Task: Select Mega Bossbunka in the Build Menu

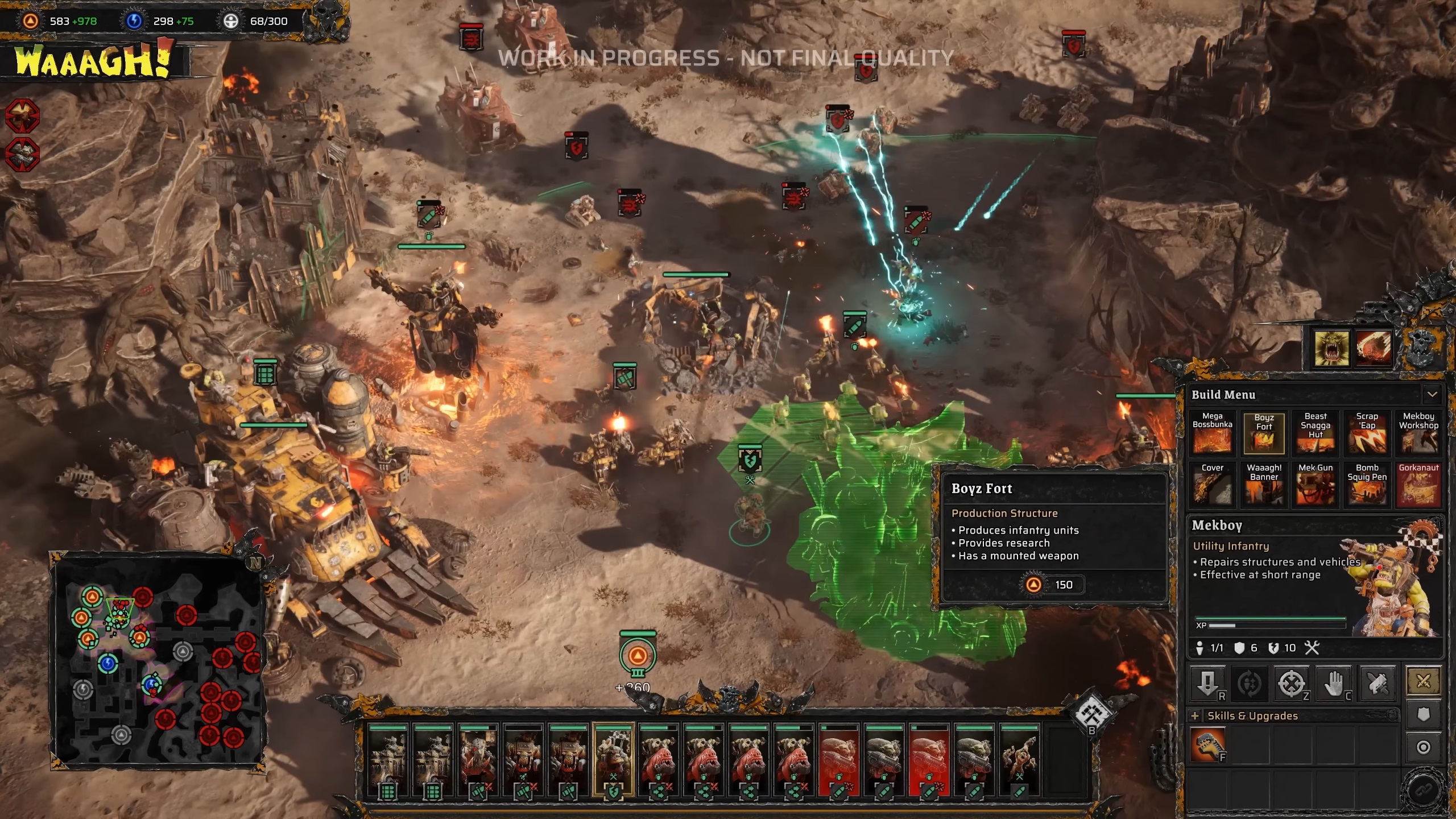Action: click(1212, 433)
